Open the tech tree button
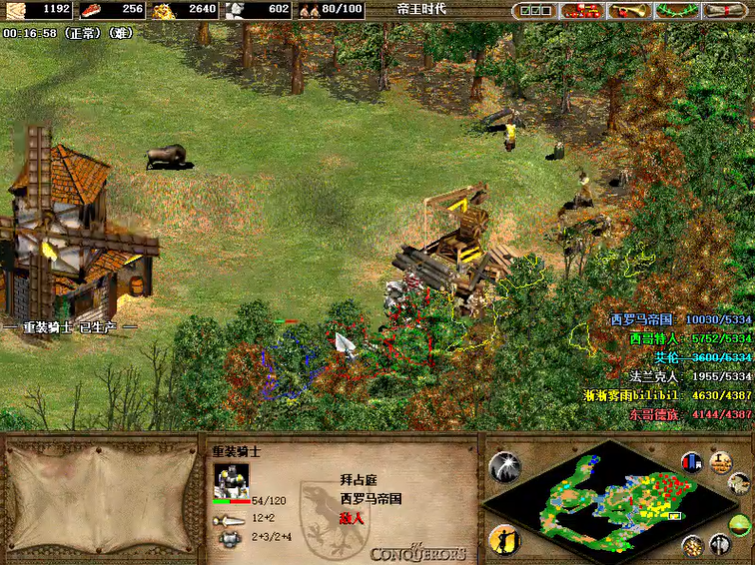Screen dimensions: 755x565 [582, 10]
